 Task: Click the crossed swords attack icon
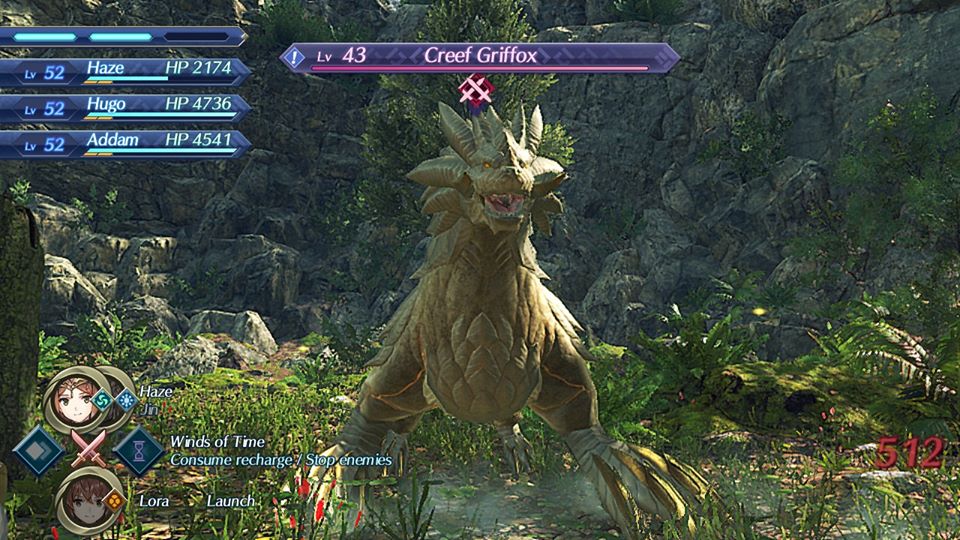(88, 449)
